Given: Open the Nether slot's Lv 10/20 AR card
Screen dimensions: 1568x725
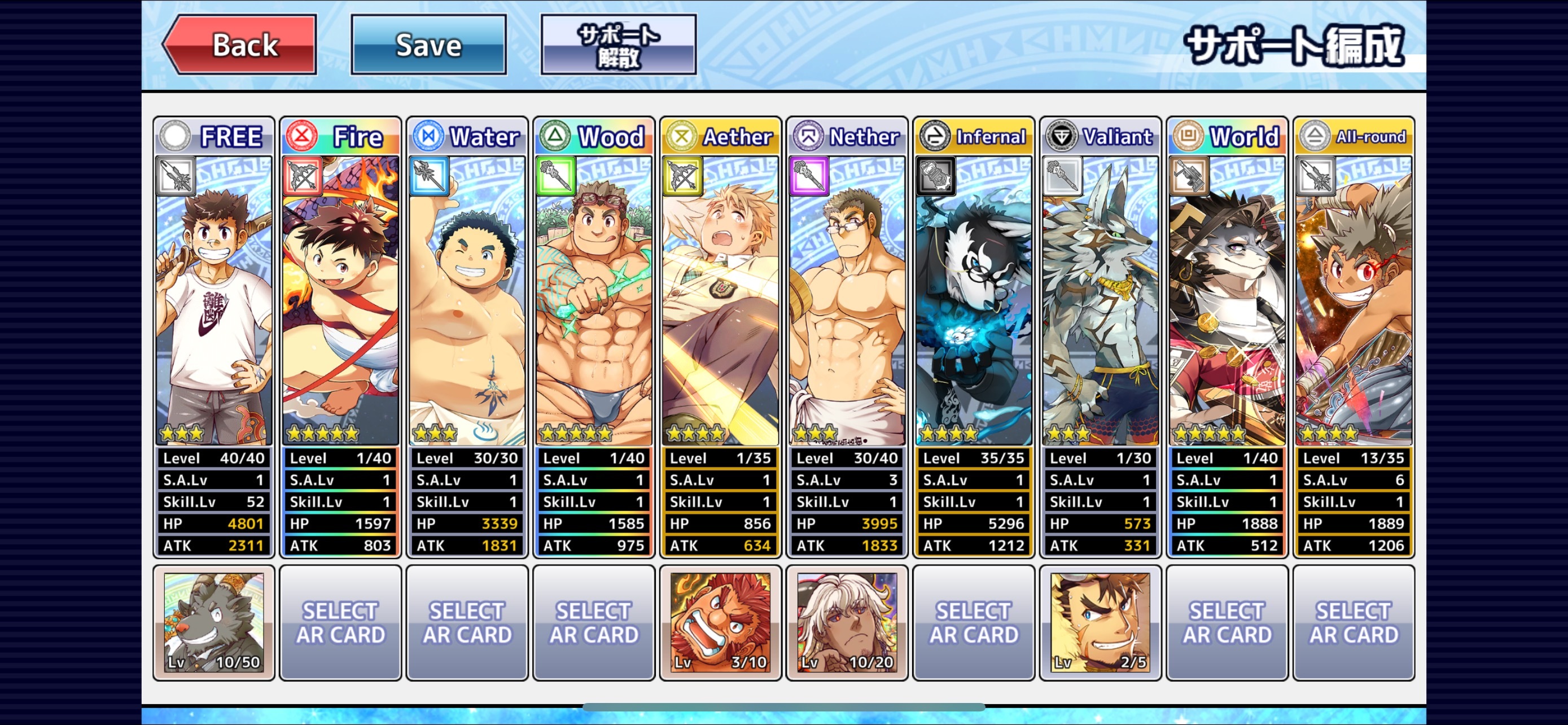Looking at the screenshot, I should [x=847, y=622].
